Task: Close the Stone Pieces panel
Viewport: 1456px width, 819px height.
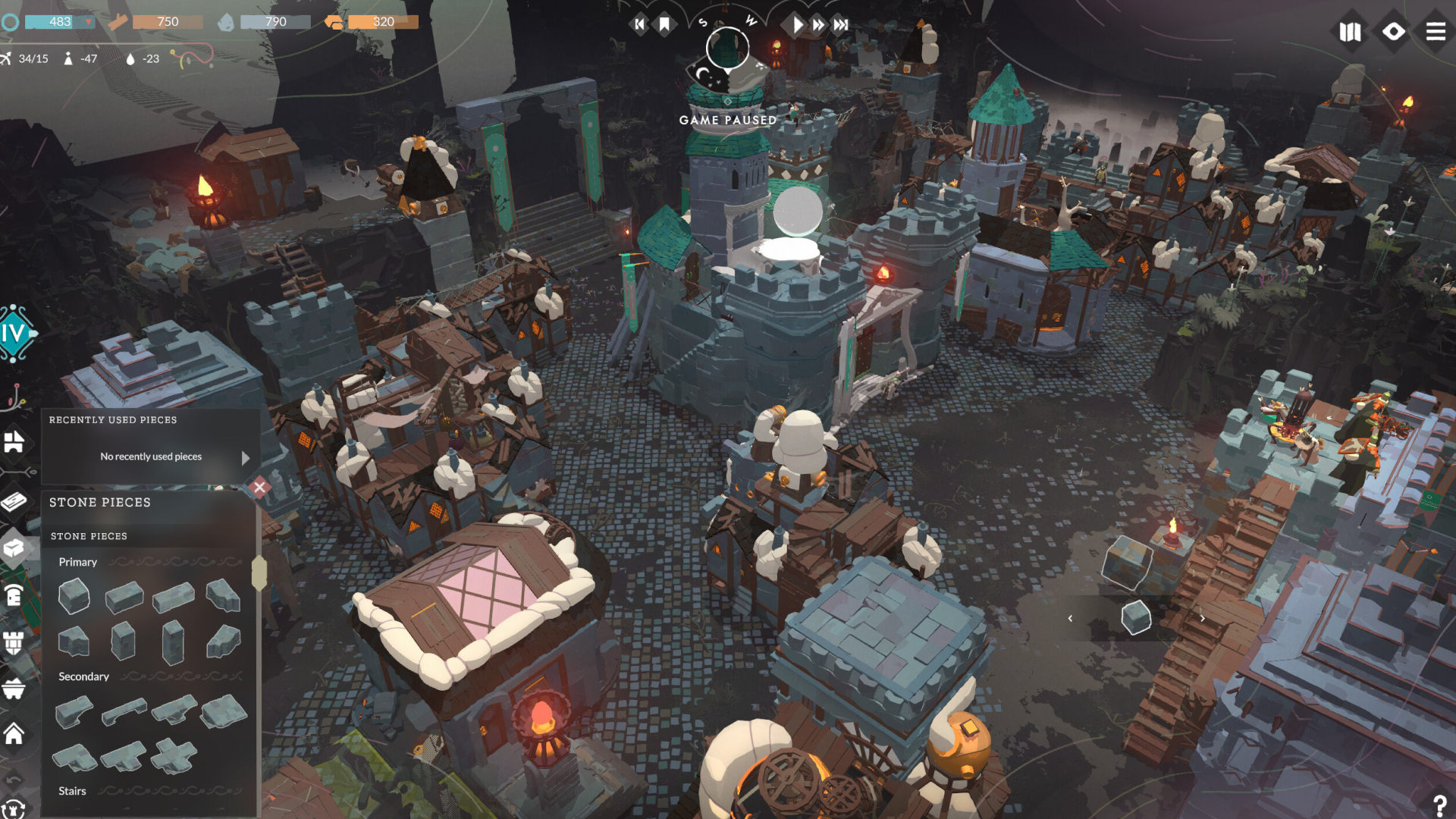Action: click(x=259, y=487)
